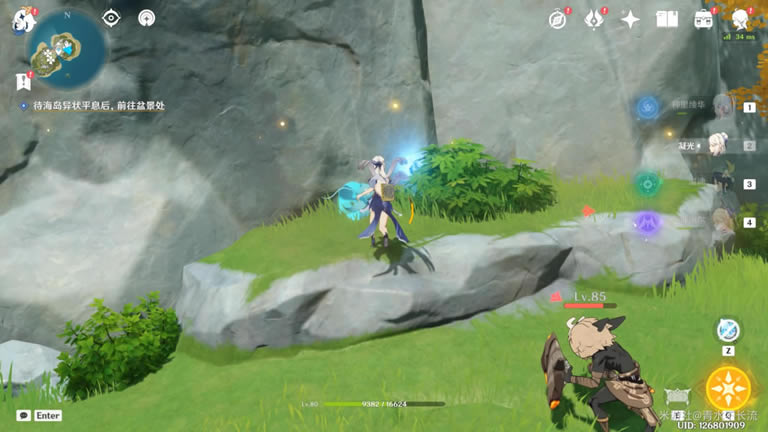768x432 pixels.
Task: Select the tracked quest objective text
Action: point(90,105)
